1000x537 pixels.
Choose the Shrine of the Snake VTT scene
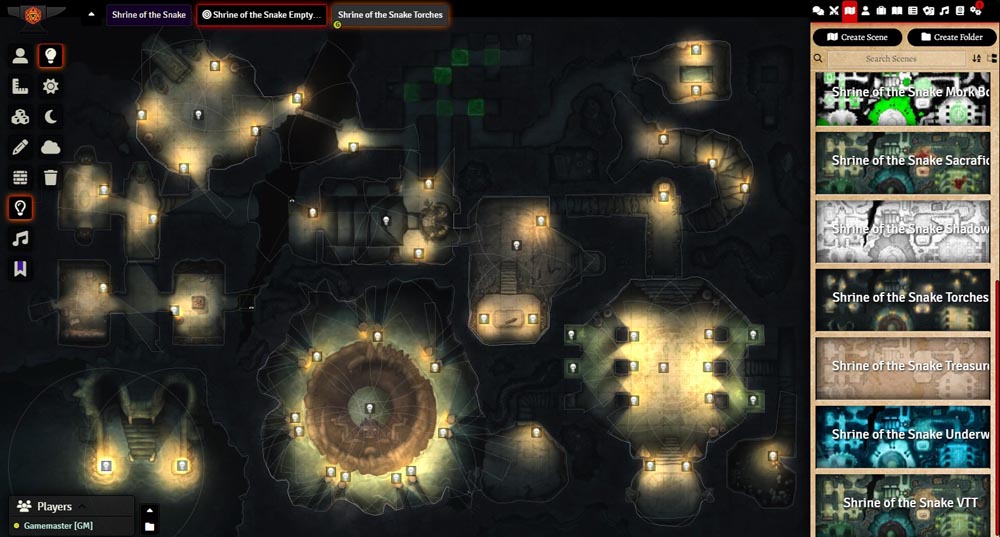(908, 503)
